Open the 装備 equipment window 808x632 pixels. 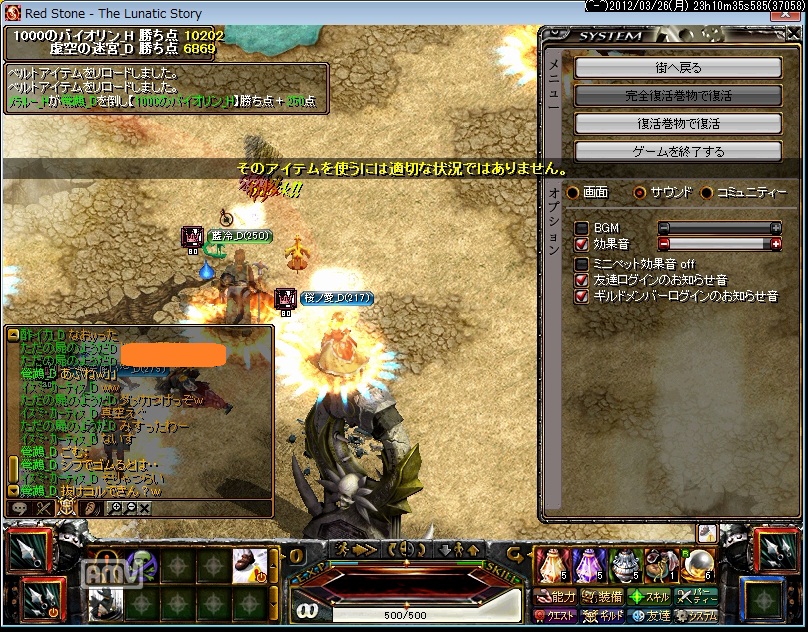pos(603,597)
